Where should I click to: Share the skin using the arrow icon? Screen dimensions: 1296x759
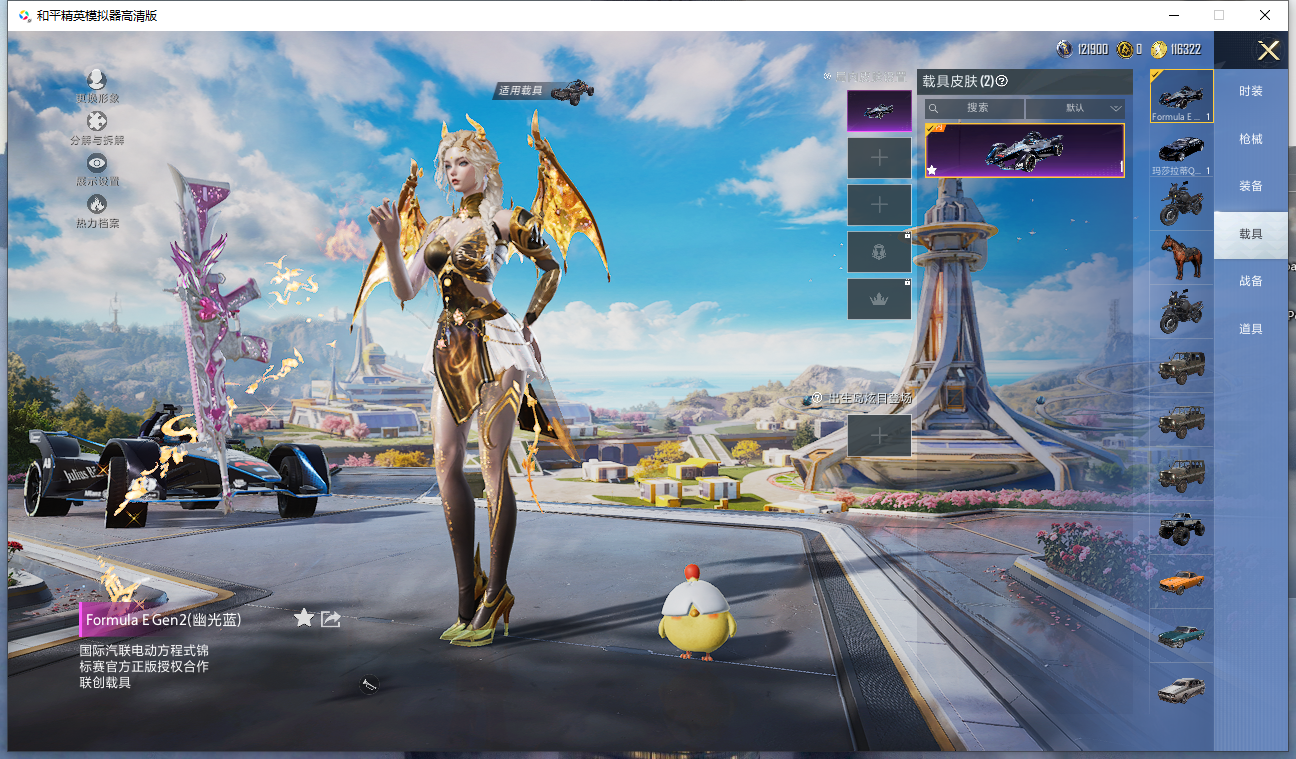click(x=331, y=619)
